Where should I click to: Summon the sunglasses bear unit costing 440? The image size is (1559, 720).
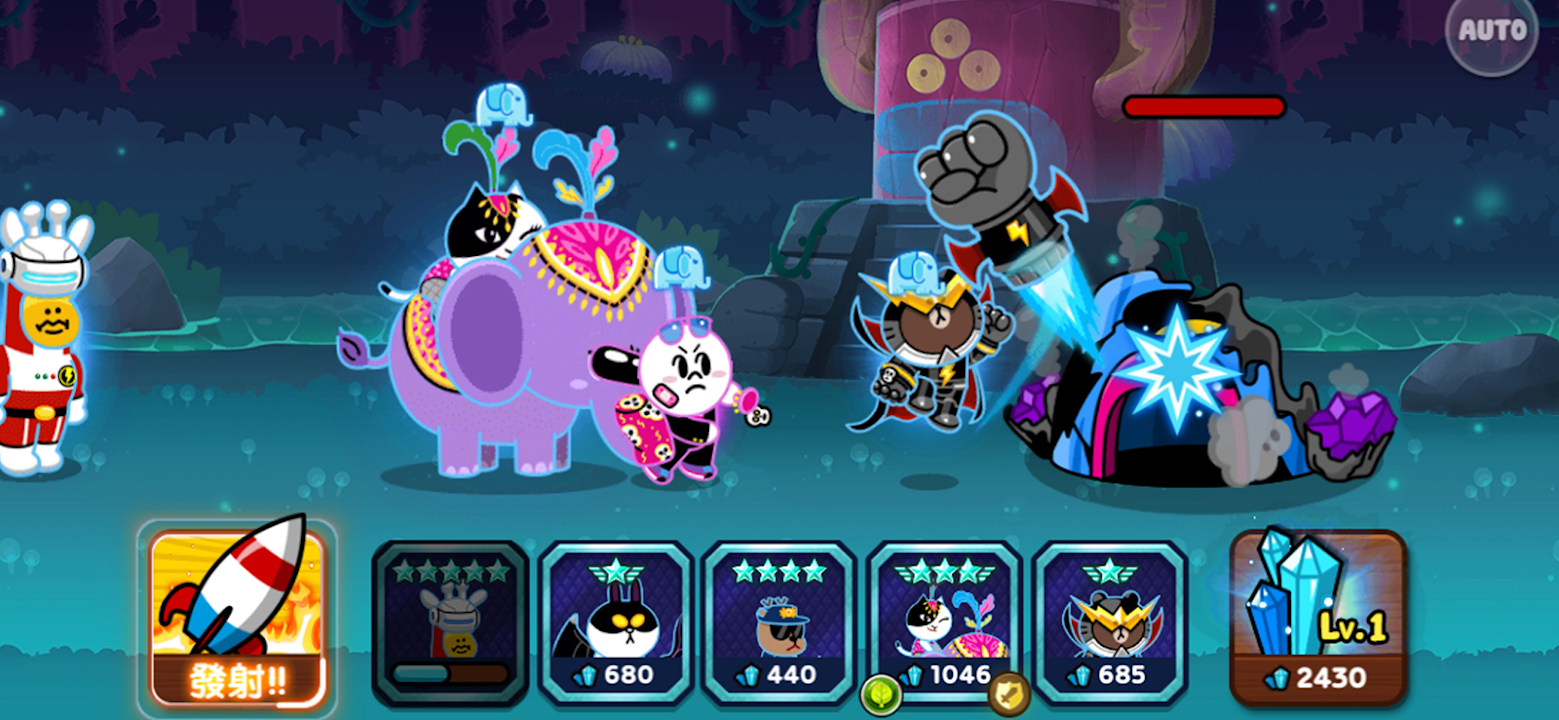click(779, 622)
